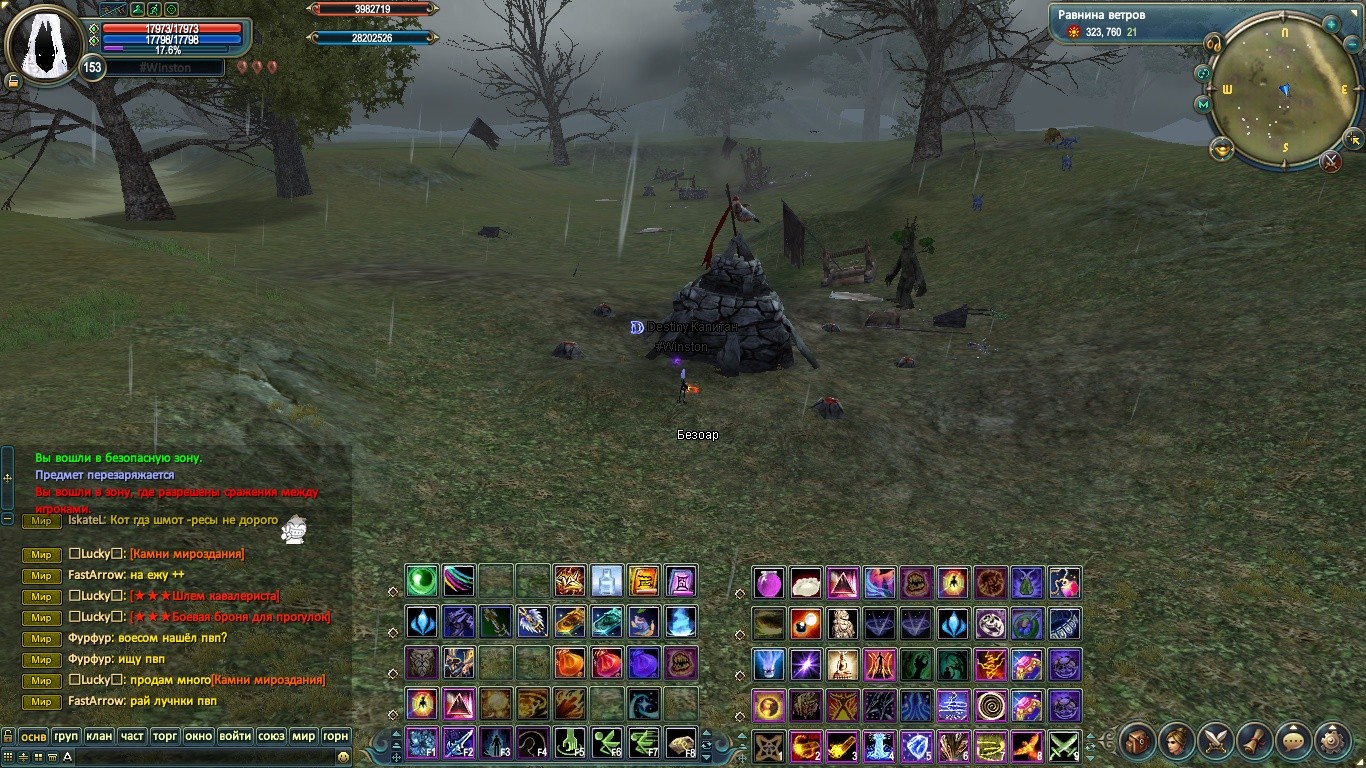1366x768 pixels.
Task: Open the gear settings menu button
Action: (x=1334, y=741)
